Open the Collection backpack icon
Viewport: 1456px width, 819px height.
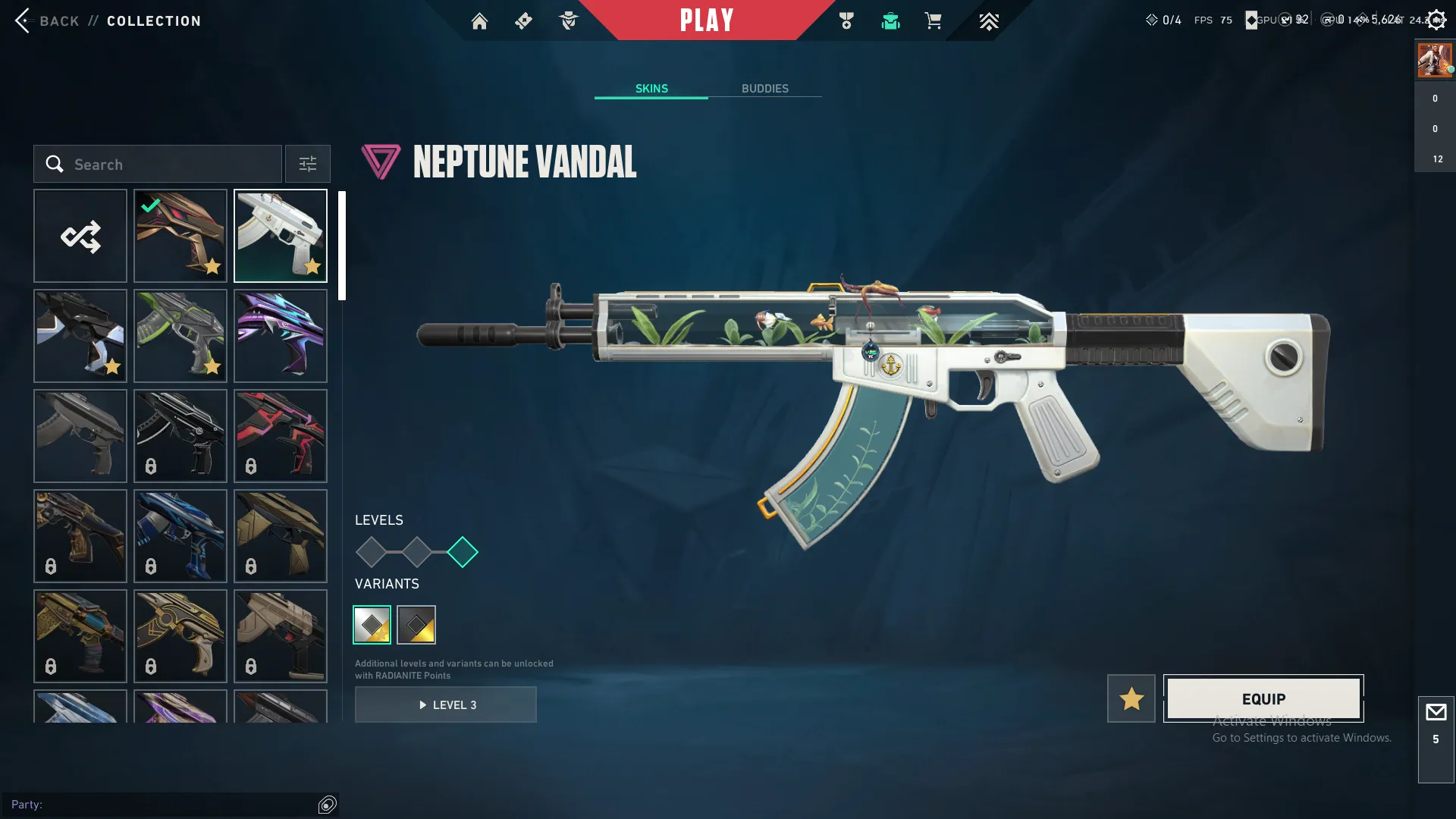click(891, 20)
